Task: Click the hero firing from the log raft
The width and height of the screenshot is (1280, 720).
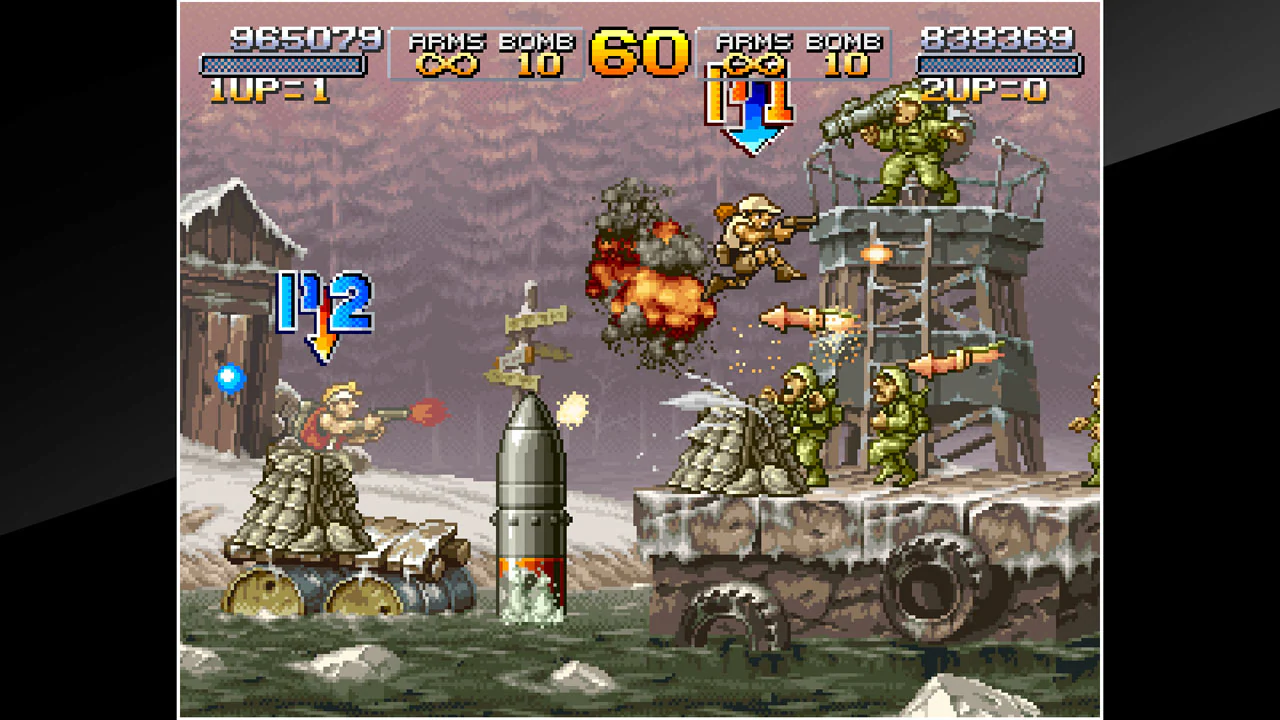Action: 340,420
